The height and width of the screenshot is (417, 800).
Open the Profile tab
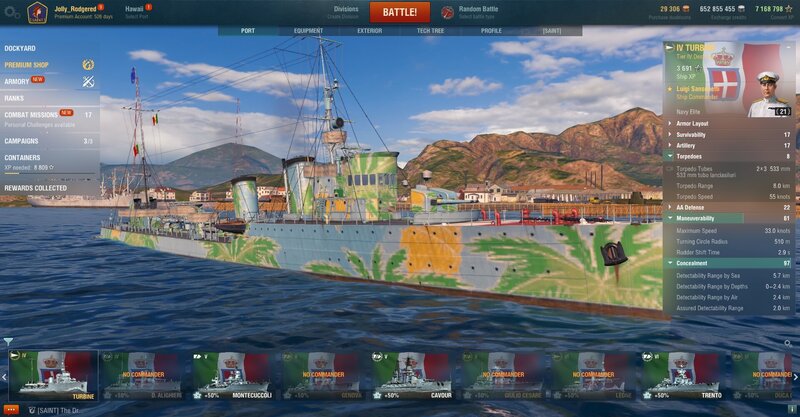[491, 31]
